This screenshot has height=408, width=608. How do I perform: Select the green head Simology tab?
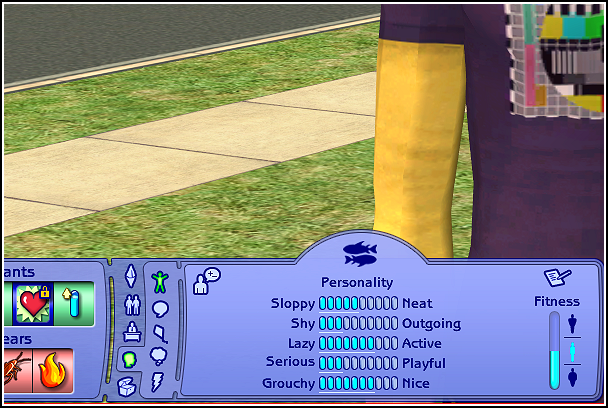pyautogui.click(x=129, y=358)
